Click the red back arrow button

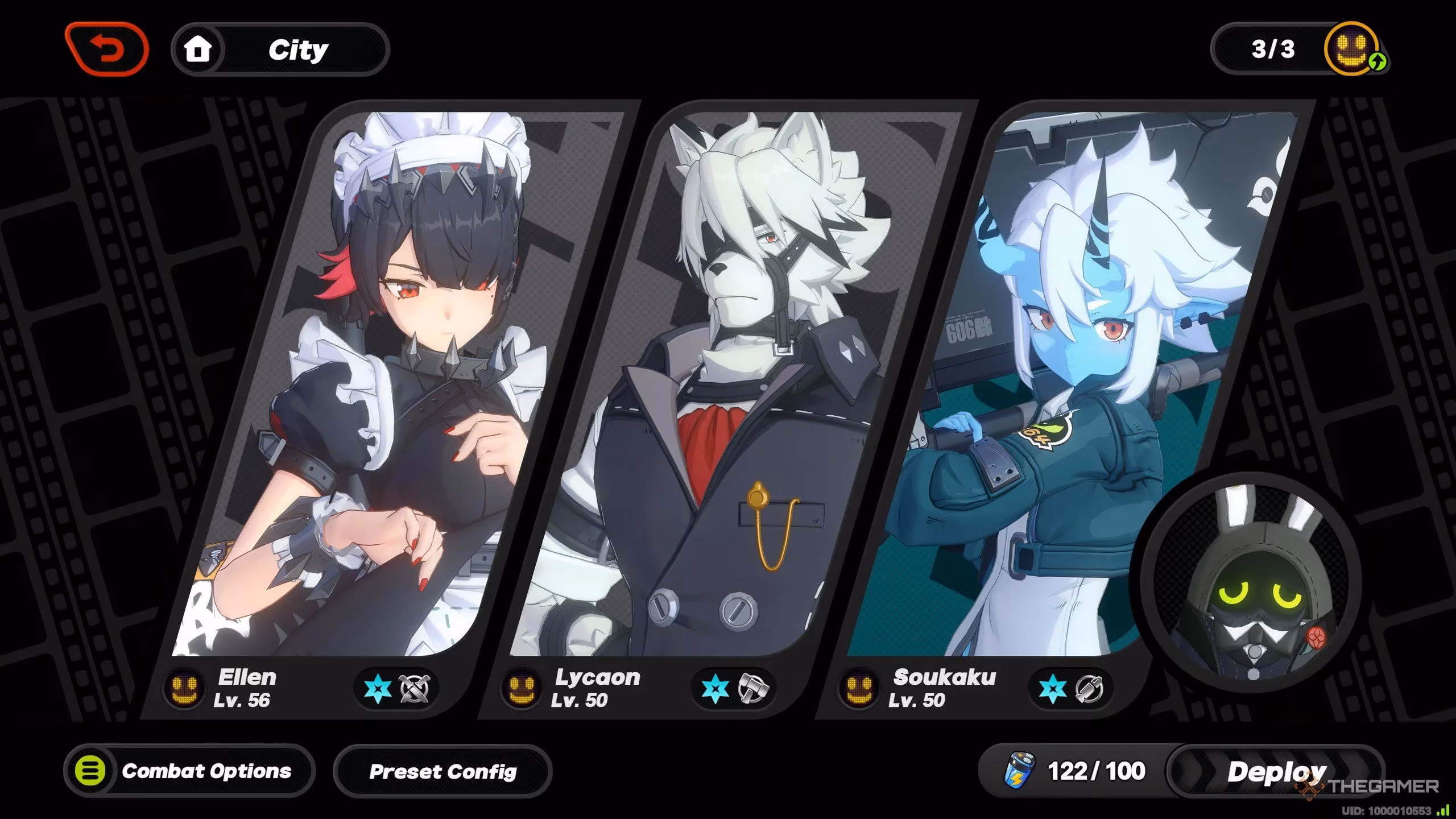pyautogui.click(x=107, y=50)
